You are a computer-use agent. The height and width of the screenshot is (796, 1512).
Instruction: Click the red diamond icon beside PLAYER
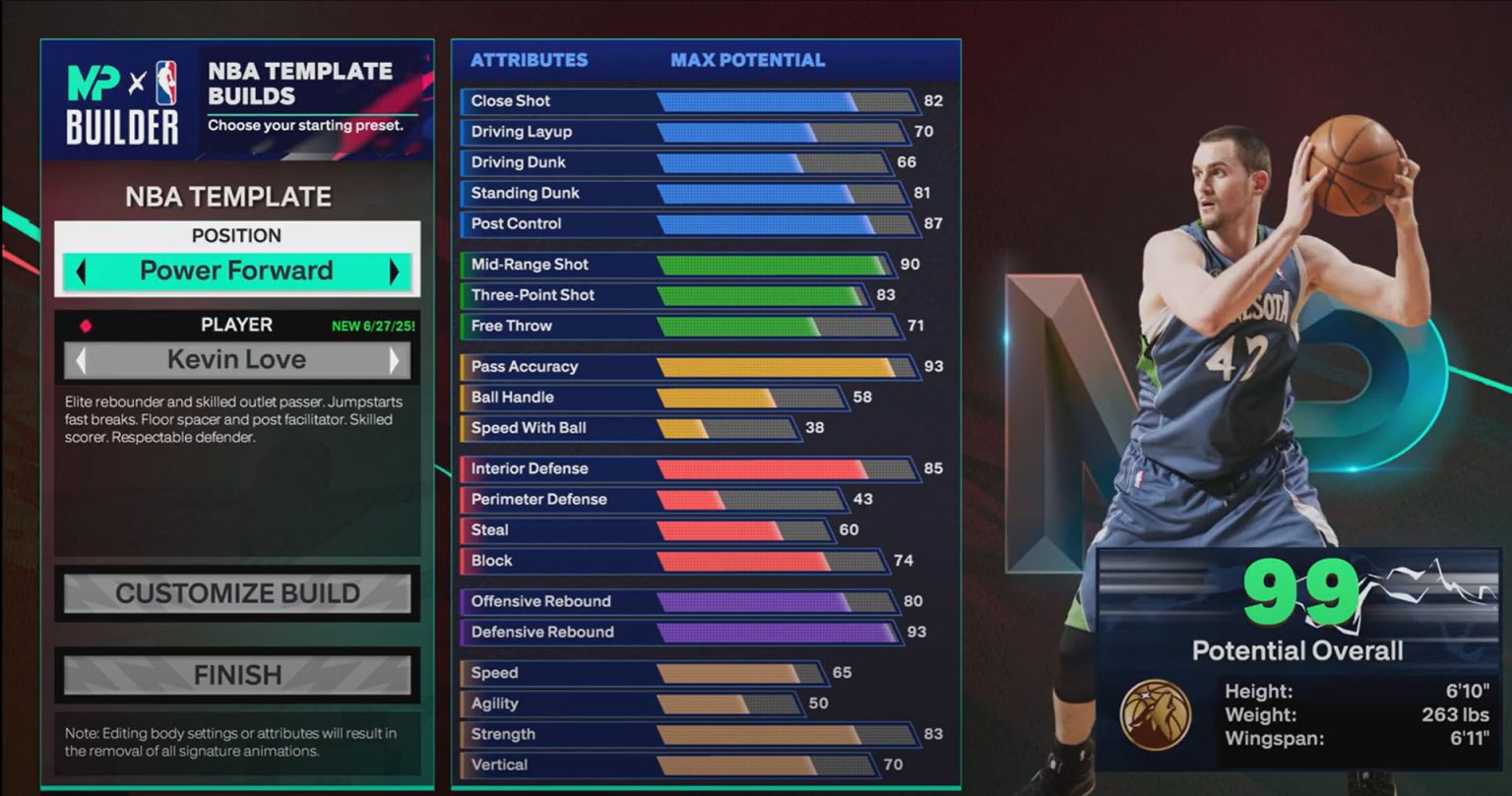tap(86, 324)
